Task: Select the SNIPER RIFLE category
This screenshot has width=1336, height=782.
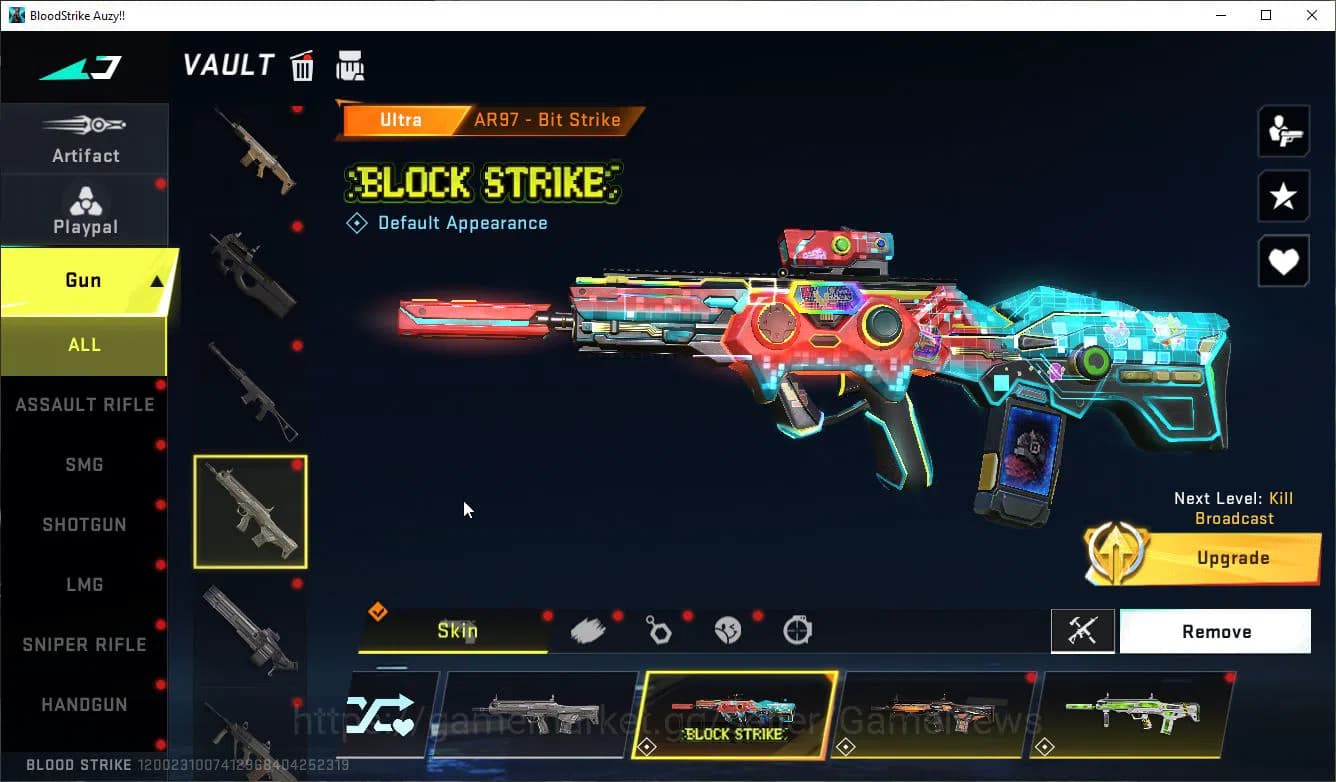Action: click(84, 644)
